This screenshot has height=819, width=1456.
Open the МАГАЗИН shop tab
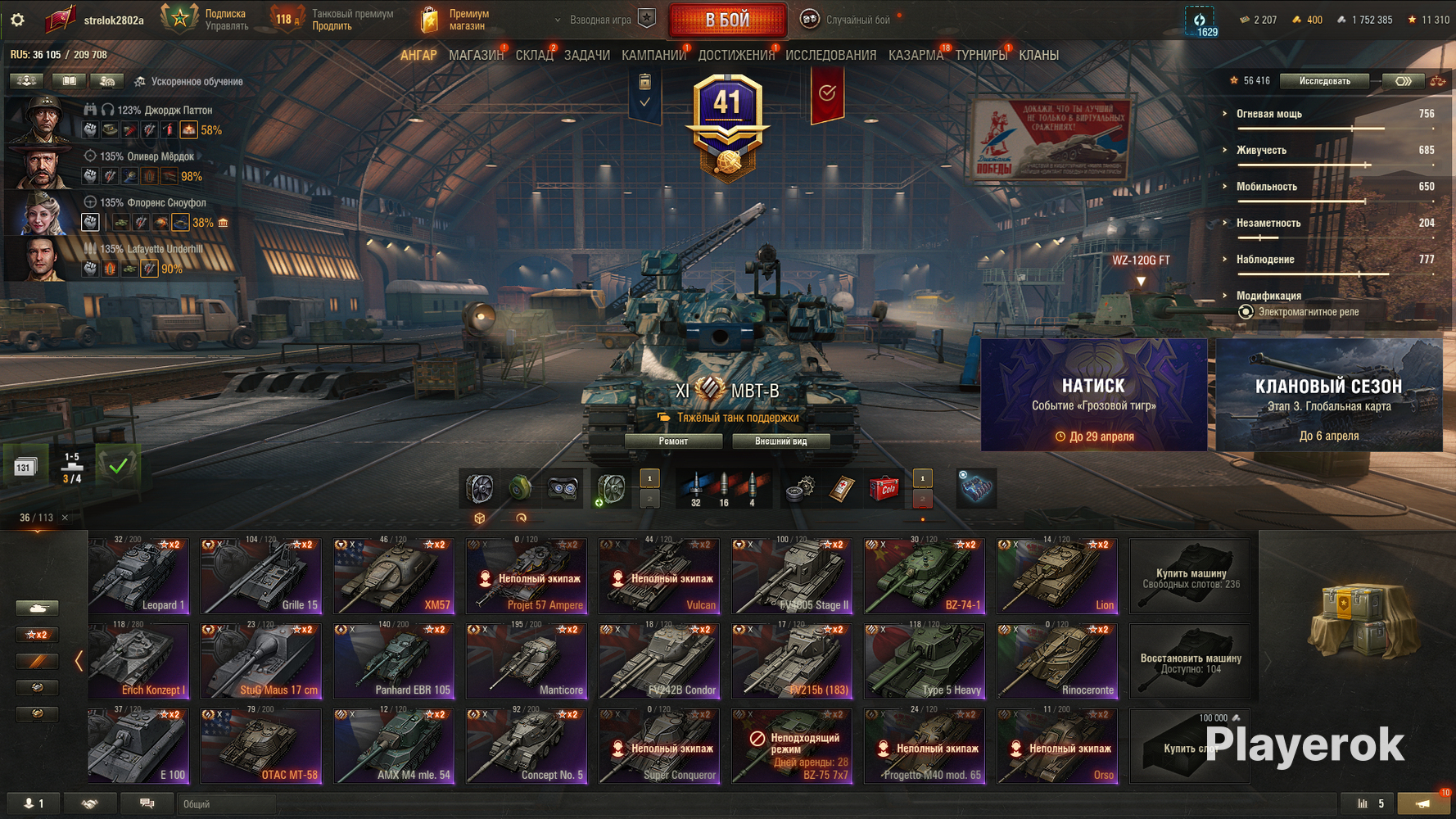[x=476, y=55]
